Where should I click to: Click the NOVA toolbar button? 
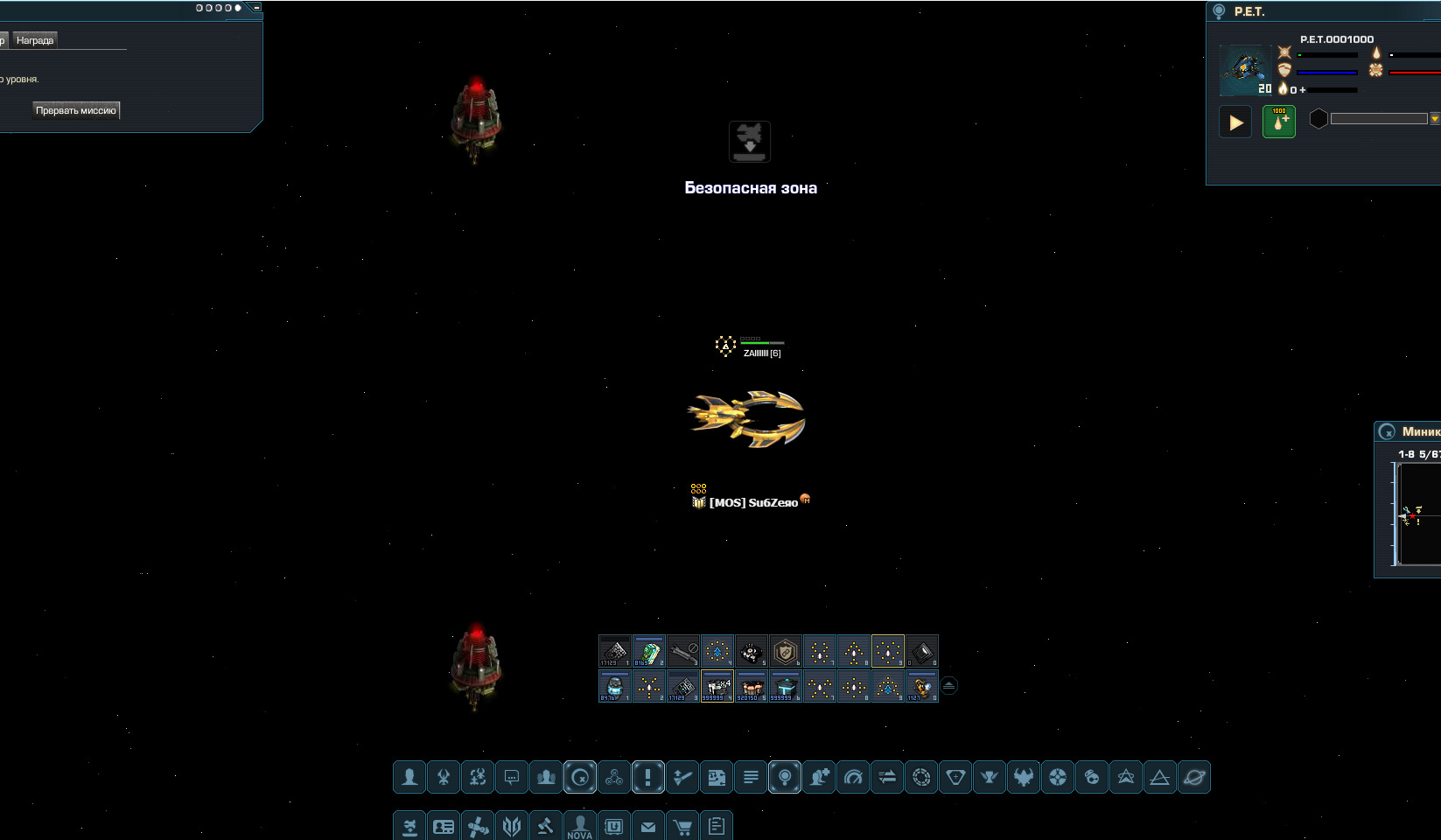click(579, 827)
